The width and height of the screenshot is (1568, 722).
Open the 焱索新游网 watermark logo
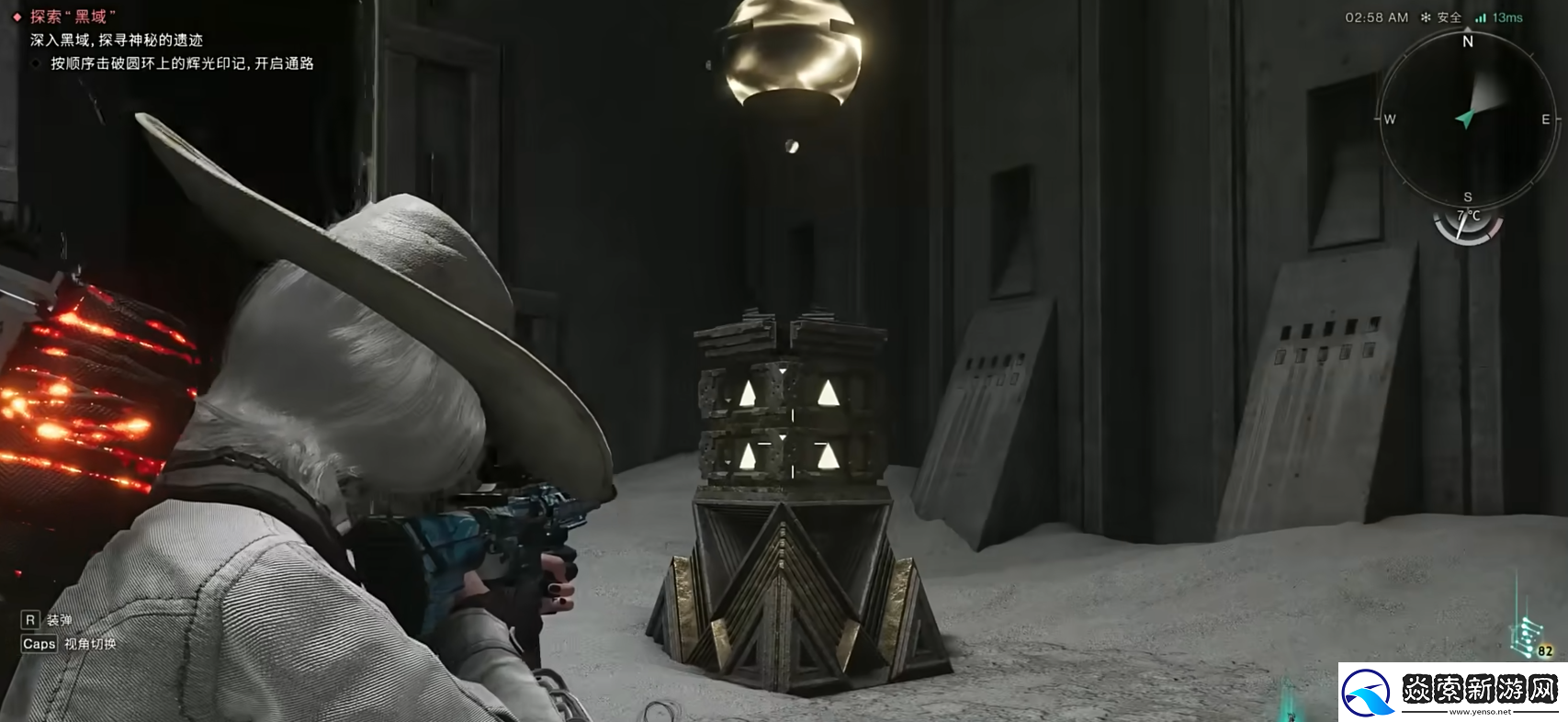1452,692
